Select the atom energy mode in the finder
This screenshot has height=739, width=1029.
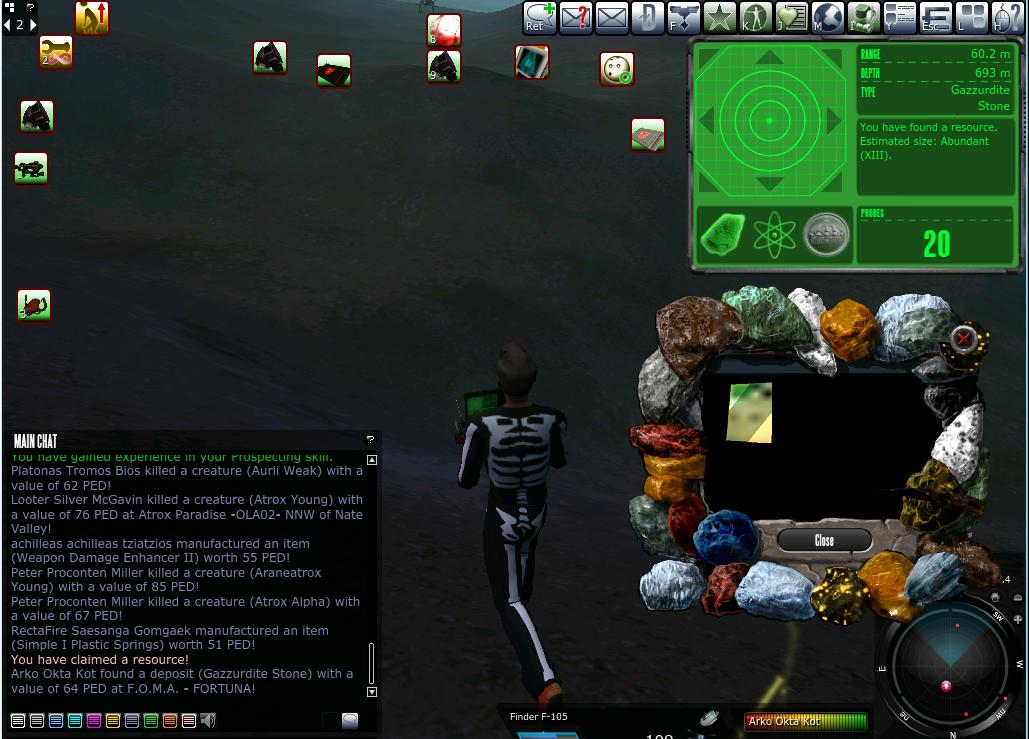773,234
